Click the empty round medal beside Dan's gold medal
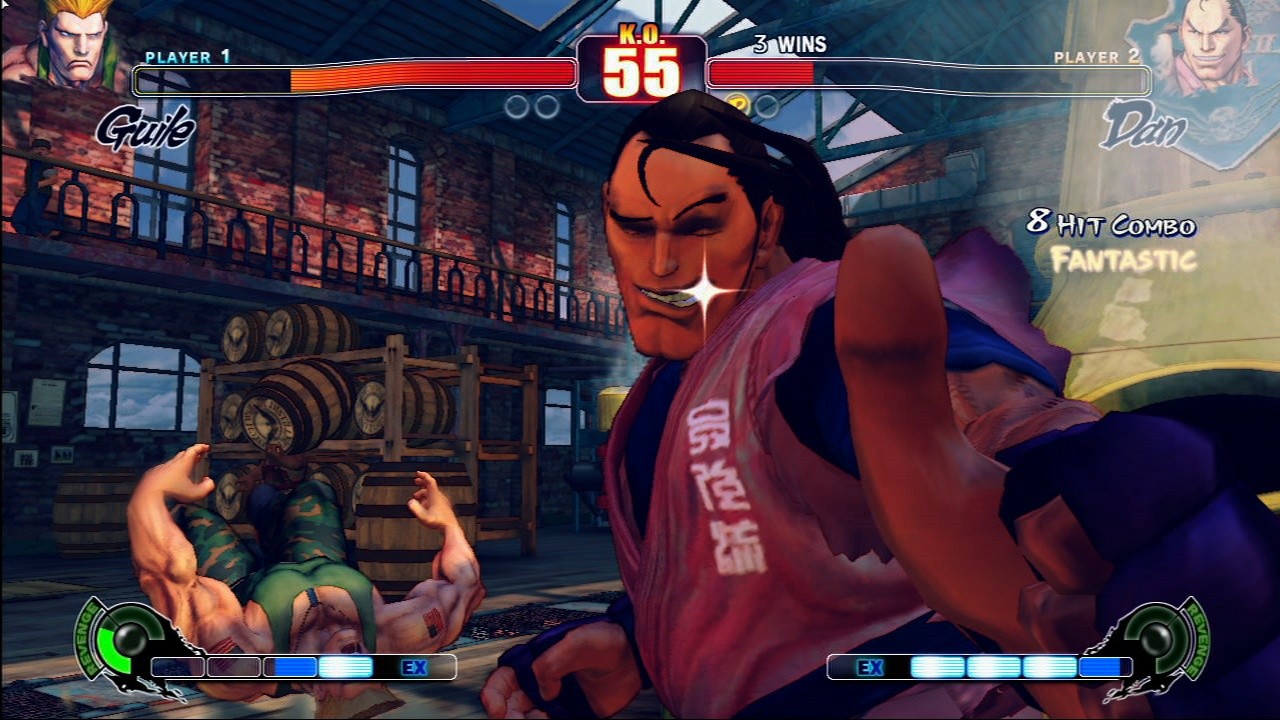The height and width of the screenshot is (720, 1280). [766, 104]
